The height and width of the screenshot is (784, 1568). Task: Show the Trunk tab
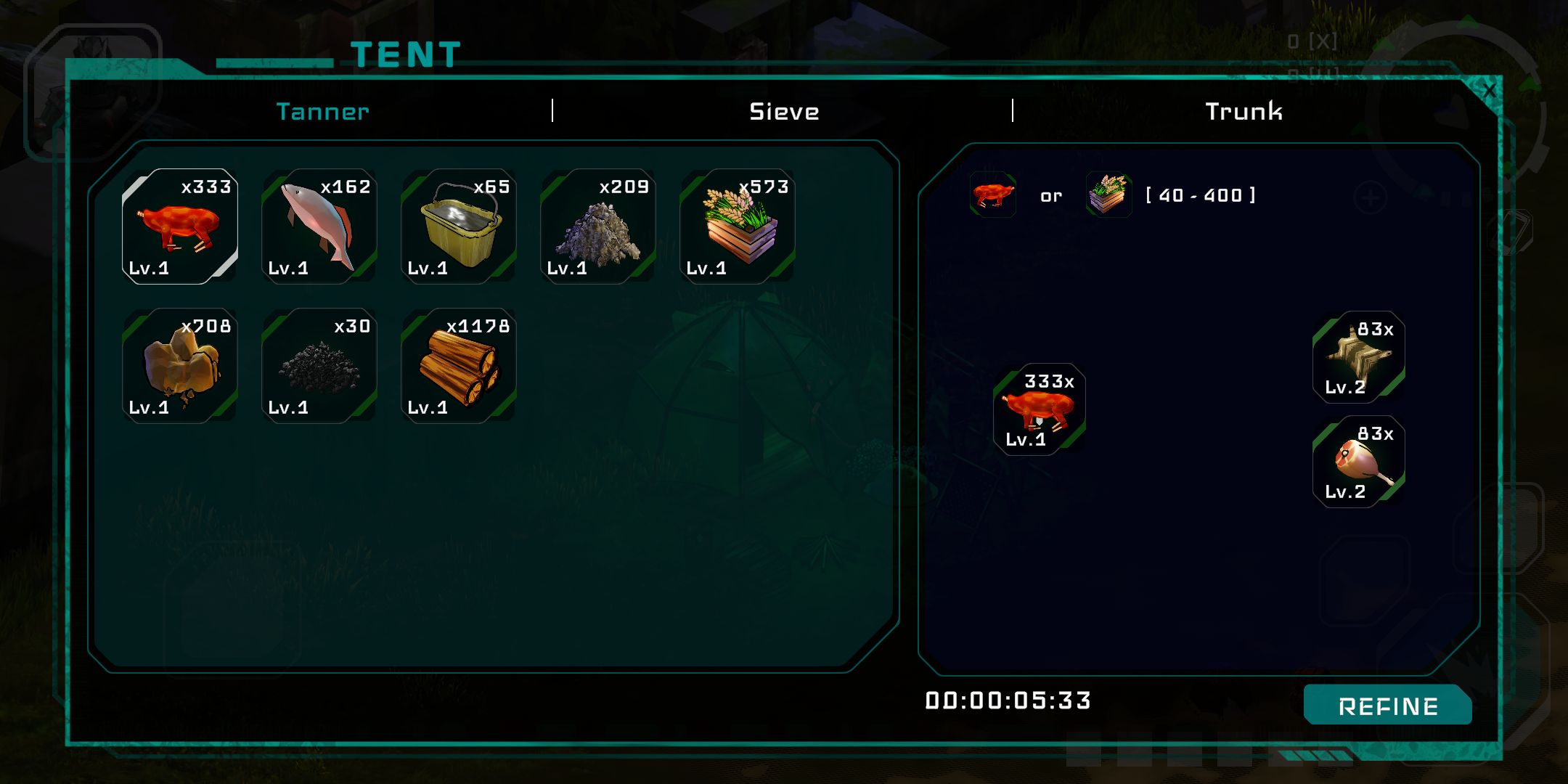coord(1244,111)
